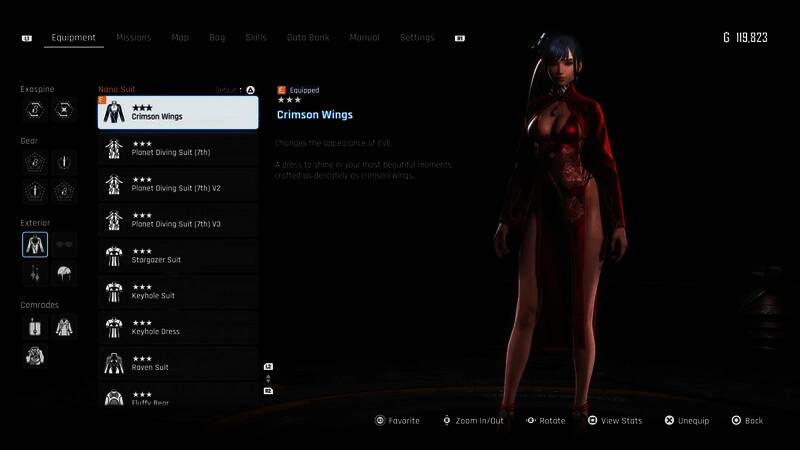
Task: Switch to the Missions tab
Action: pyautogui.click(x=133, y=38)
